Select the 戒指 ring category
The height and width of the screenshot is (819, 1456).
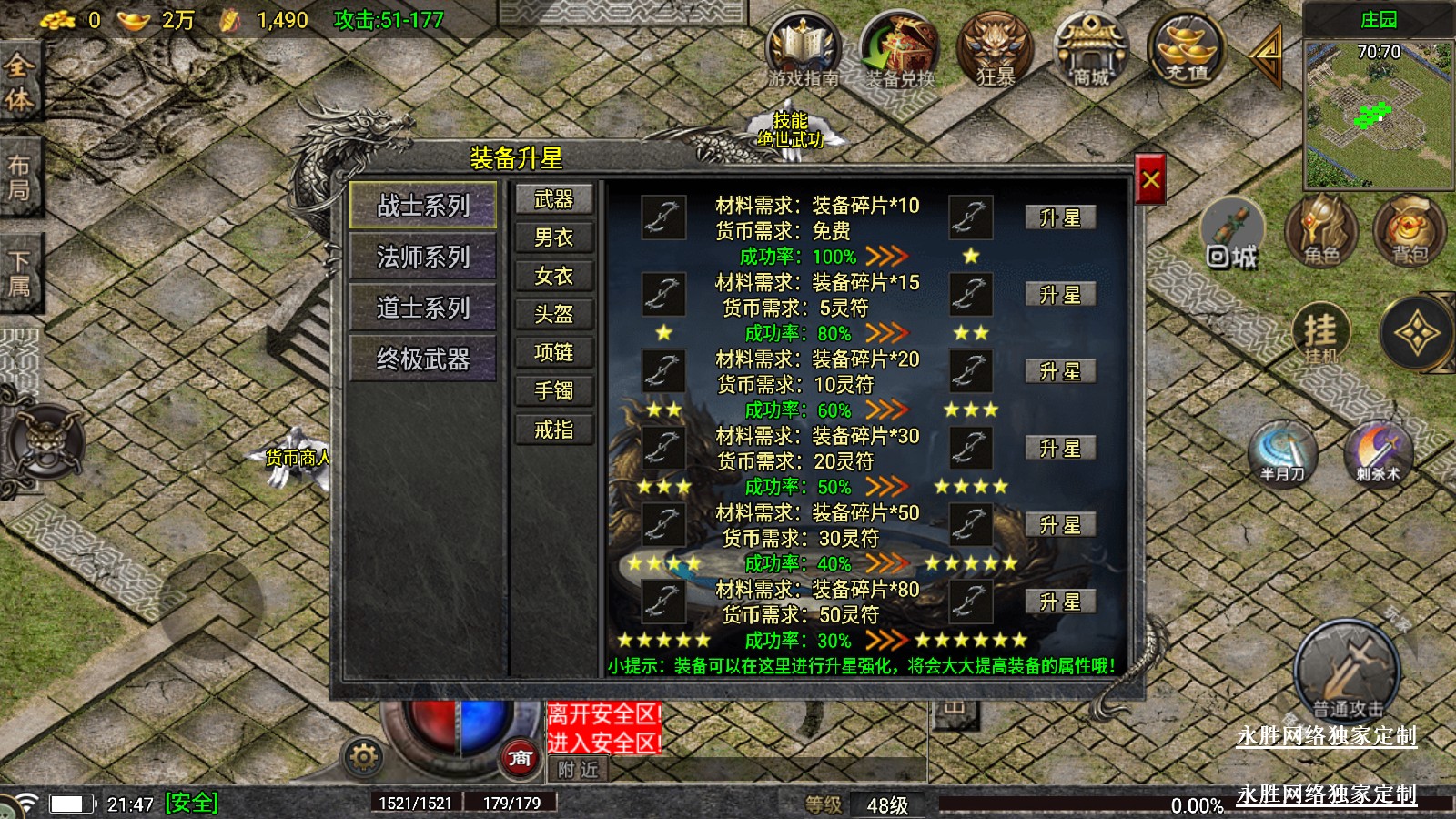[553, 429]
